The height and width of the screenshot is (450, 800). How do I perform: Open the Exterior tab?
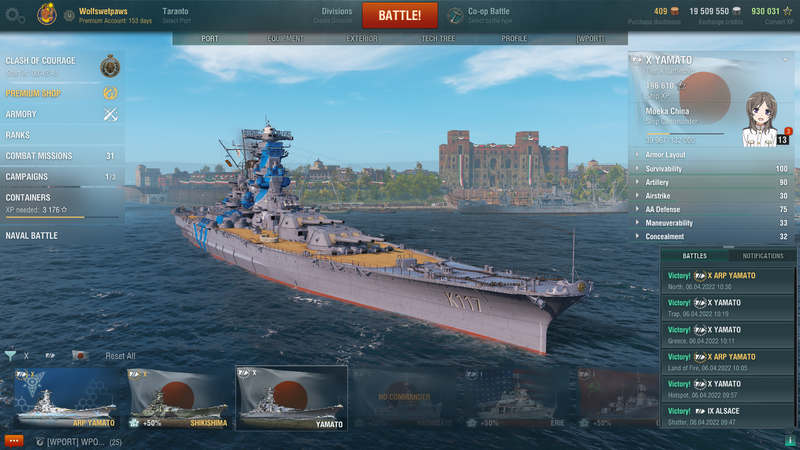[362, 39]
